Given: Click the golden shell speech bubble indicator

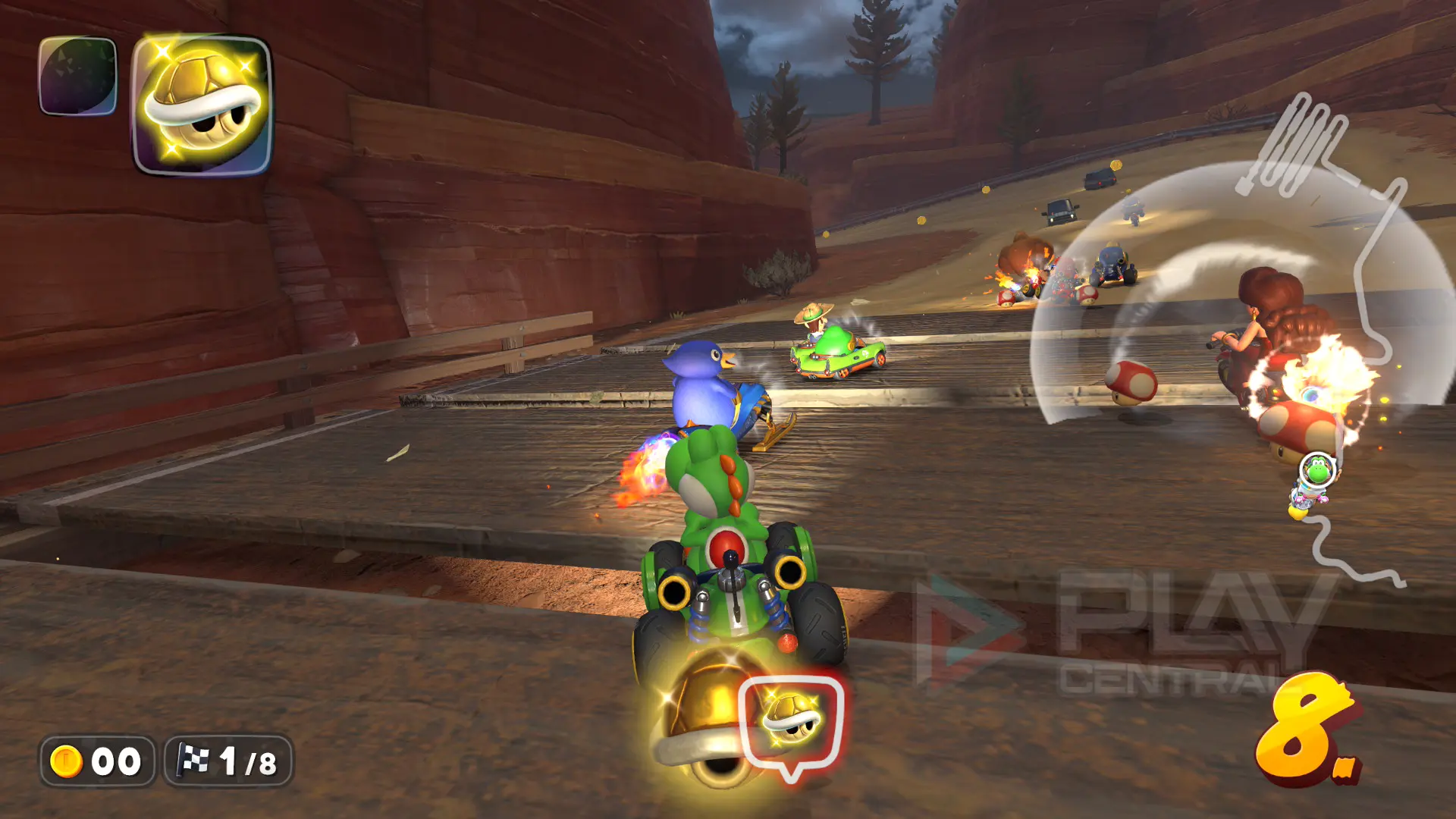Looking at the screenshot, I should 791,721.
